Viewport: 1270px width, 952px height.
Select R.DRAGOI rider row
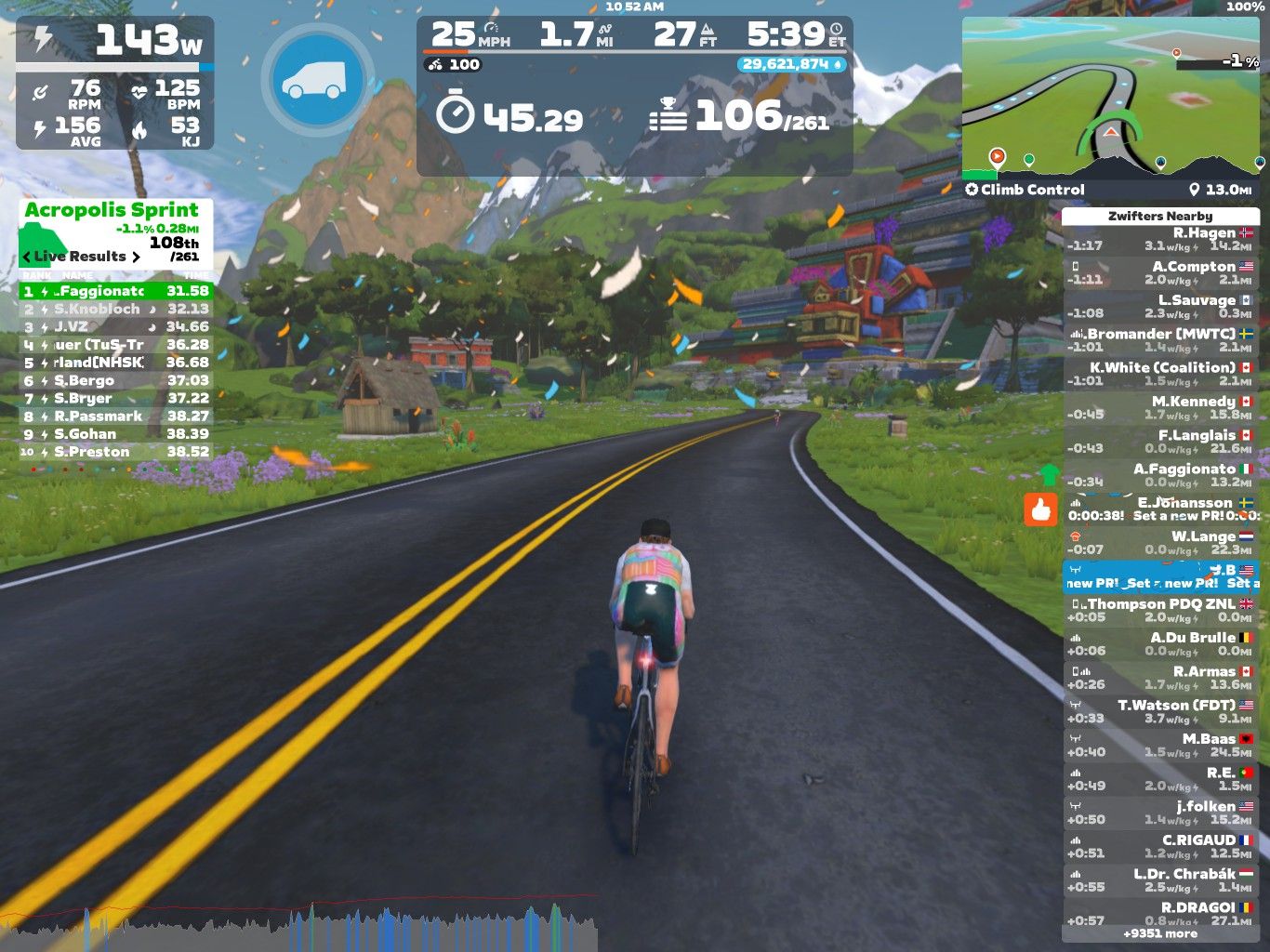[1159, 914]
